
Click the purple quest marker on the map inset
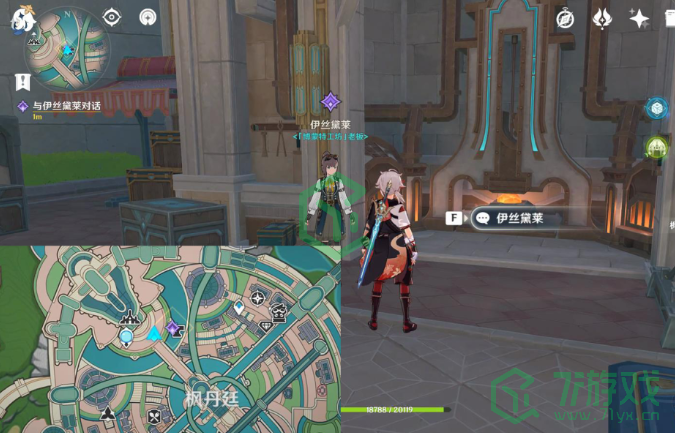point(172,328)
